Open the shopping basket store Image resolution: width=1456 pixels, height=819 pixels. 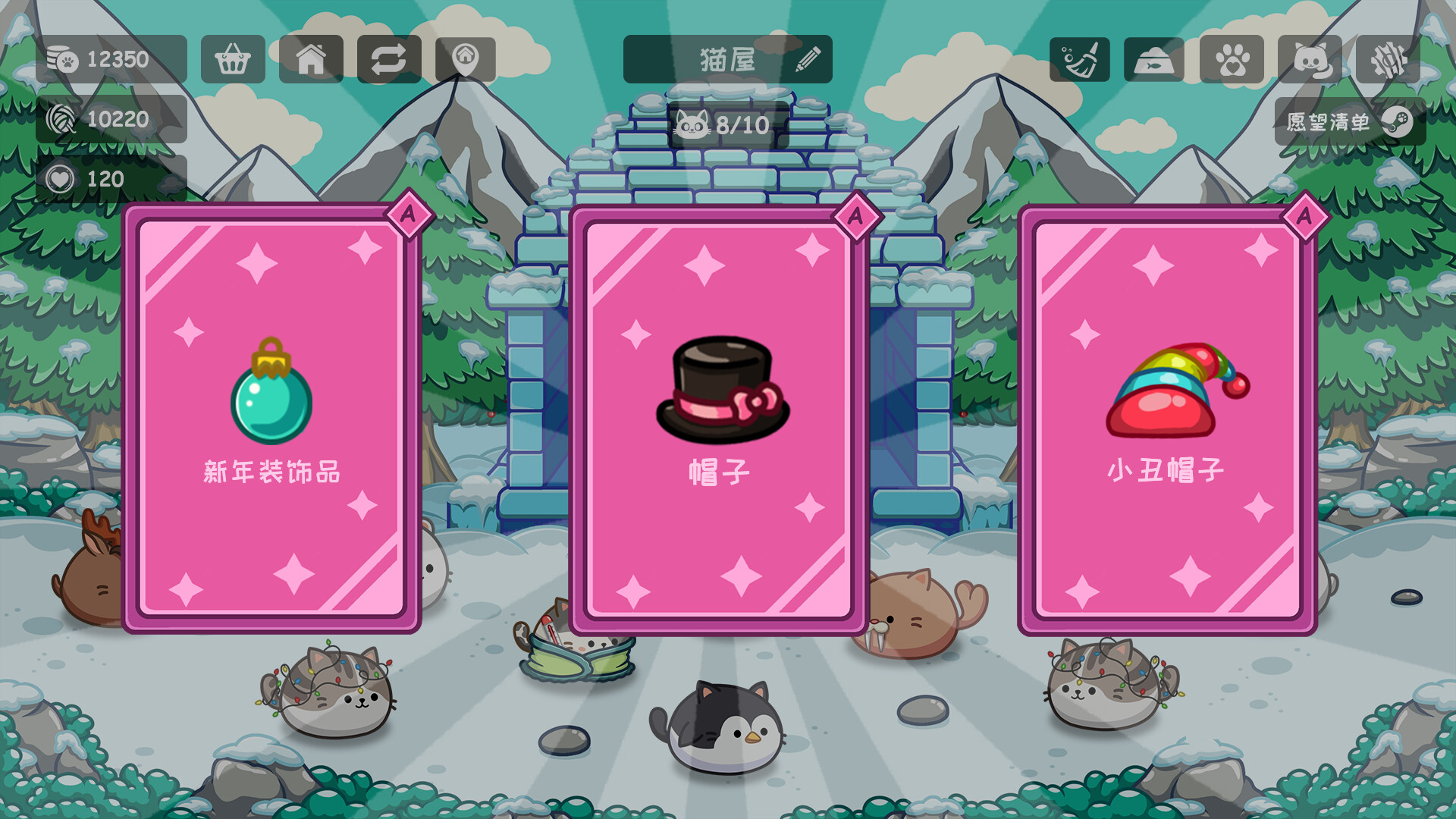[x=234, y=58]
